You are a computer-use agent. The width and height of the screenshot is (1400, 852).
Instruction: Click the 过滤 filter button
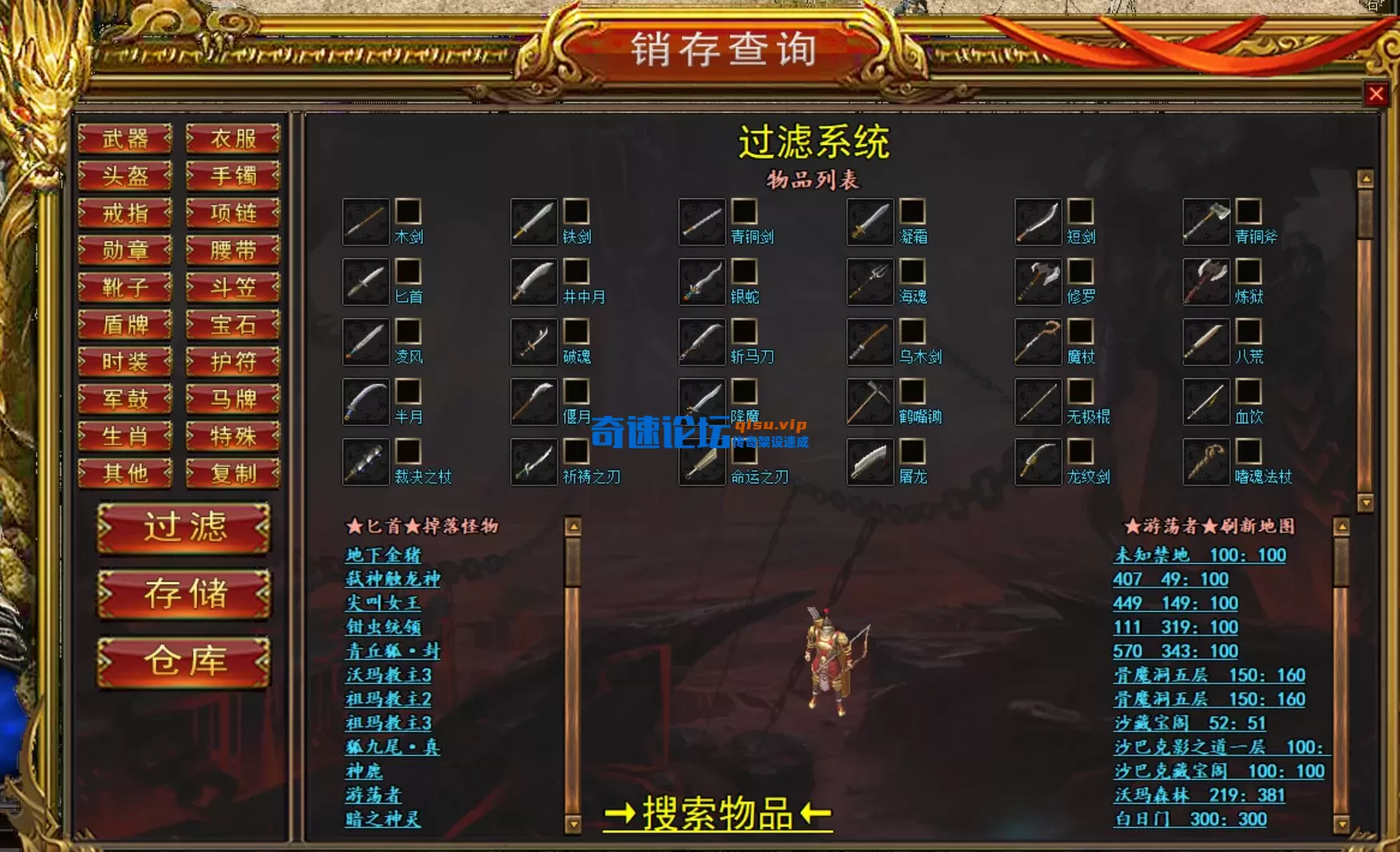(183, 528)
